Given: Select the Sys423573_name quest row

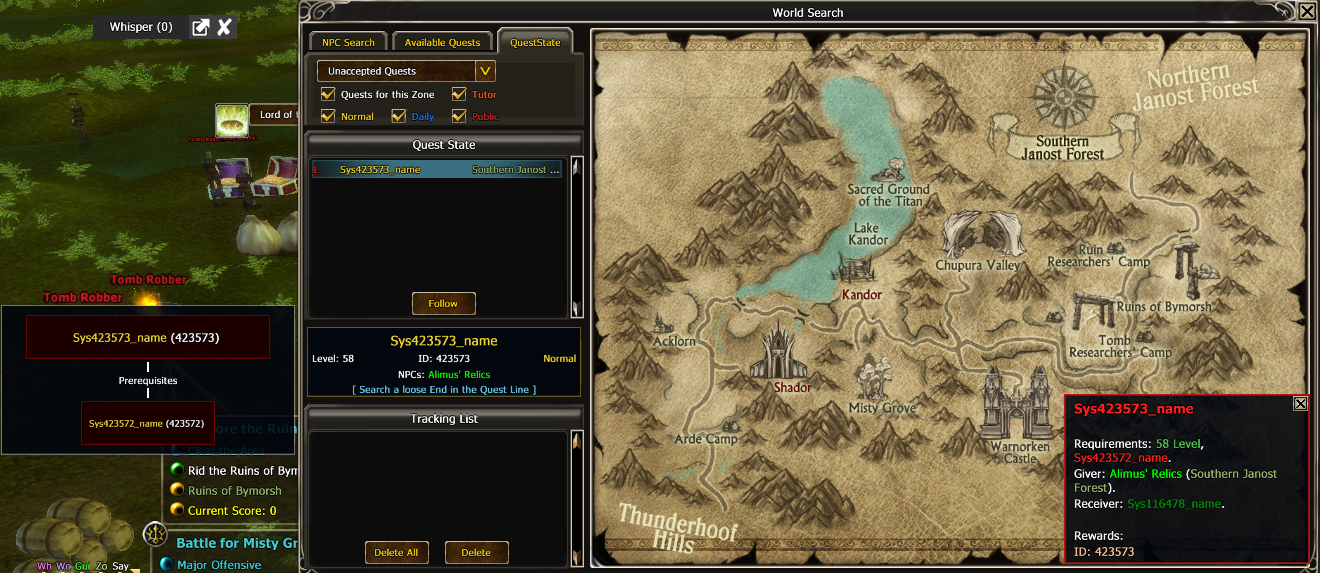Looking at the screenshot, I should [x=436, y=170].
